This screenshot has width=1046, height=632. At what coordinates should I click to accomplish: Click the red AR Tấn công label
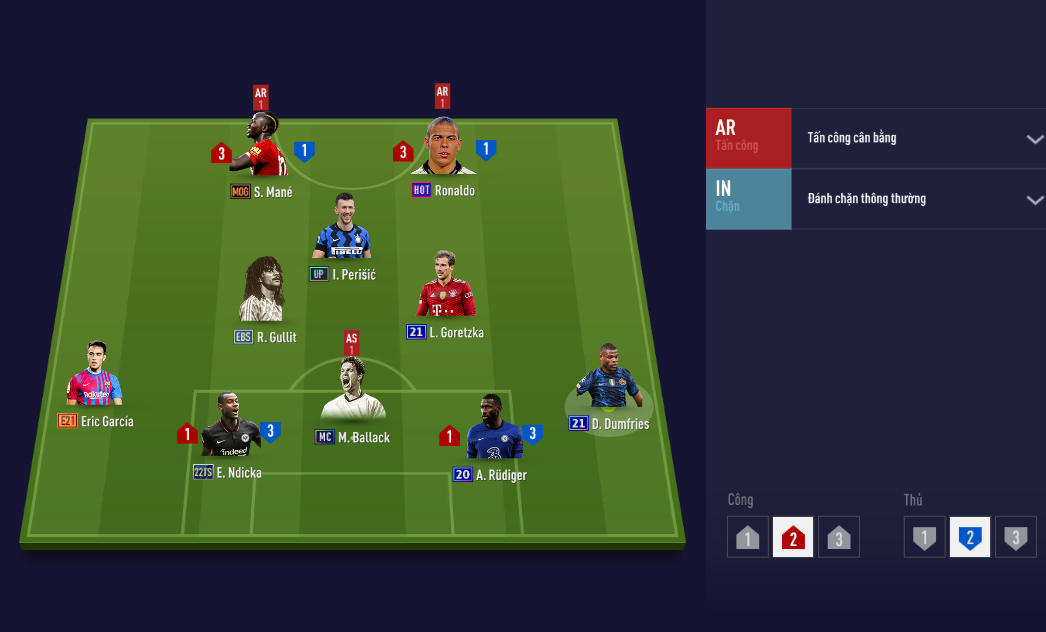point(748,138)
